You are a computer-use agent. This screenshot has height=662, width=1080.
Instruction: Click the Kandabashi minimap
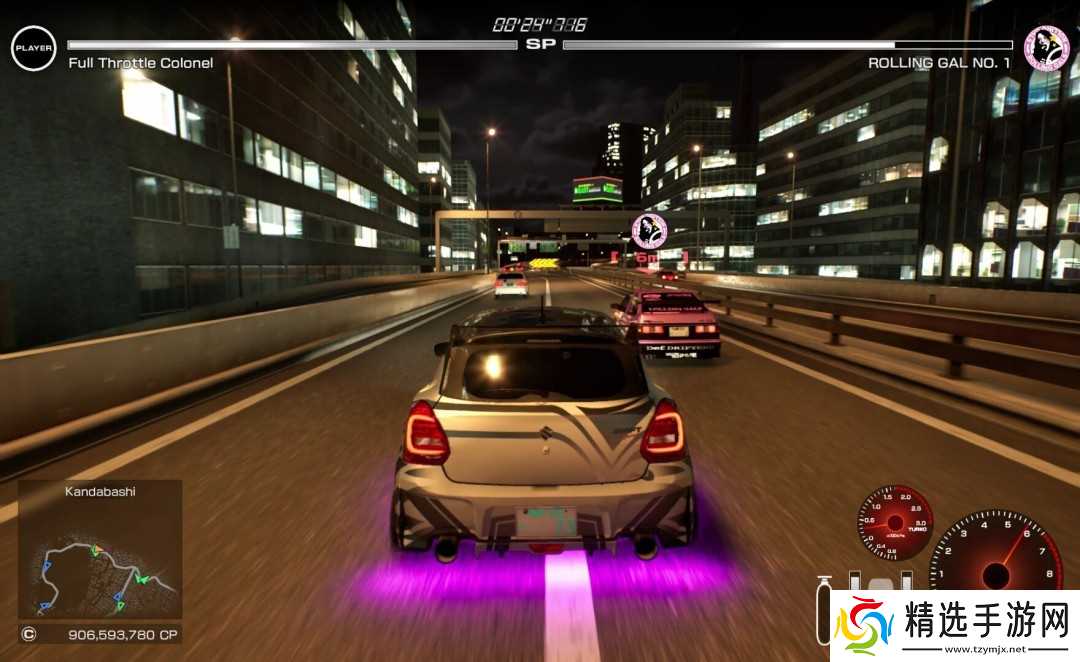click(x=100, y=560)
